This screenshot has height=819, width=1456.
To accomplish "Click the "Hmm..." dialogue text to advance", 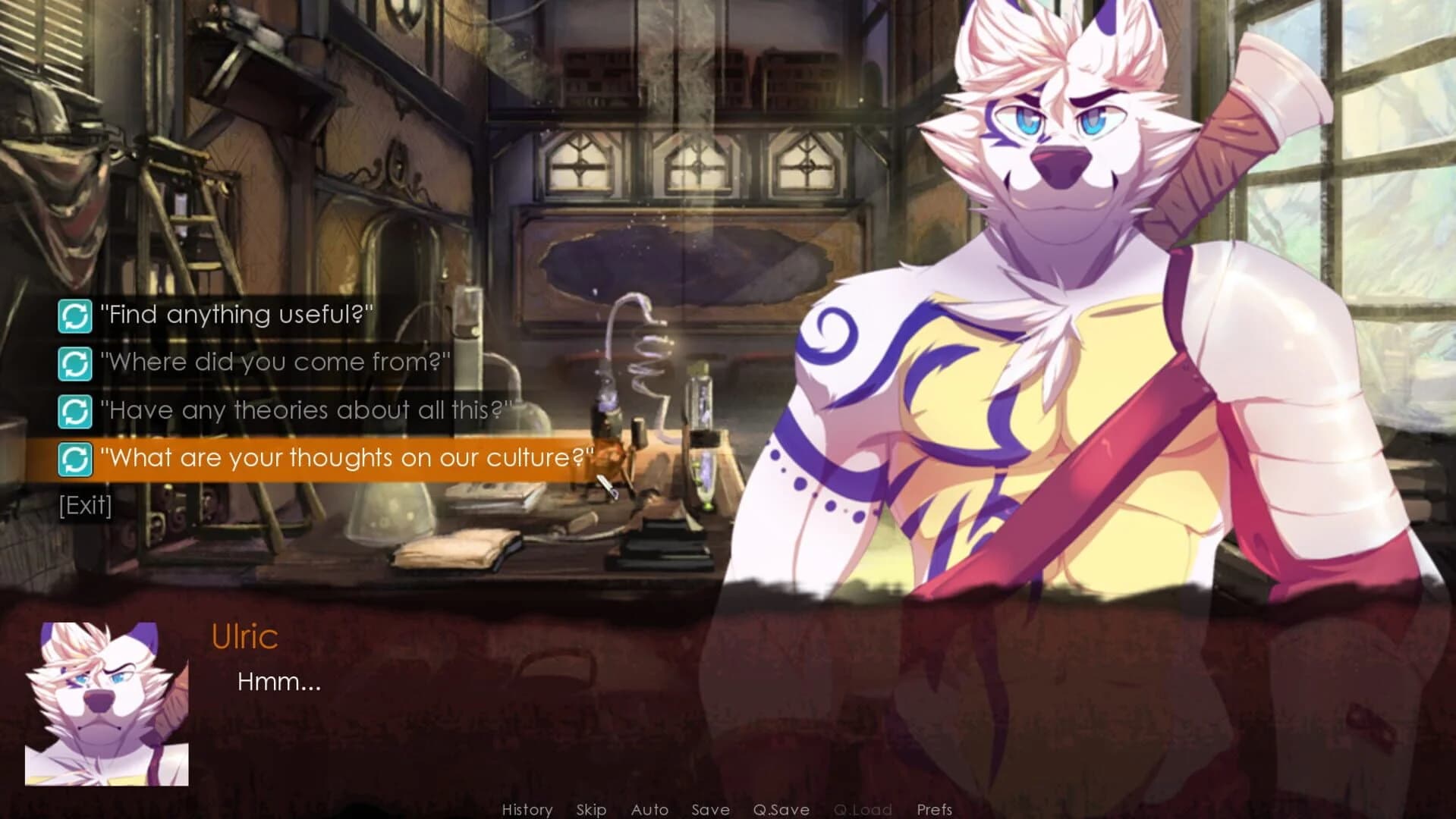I will (x=279, y=682).
